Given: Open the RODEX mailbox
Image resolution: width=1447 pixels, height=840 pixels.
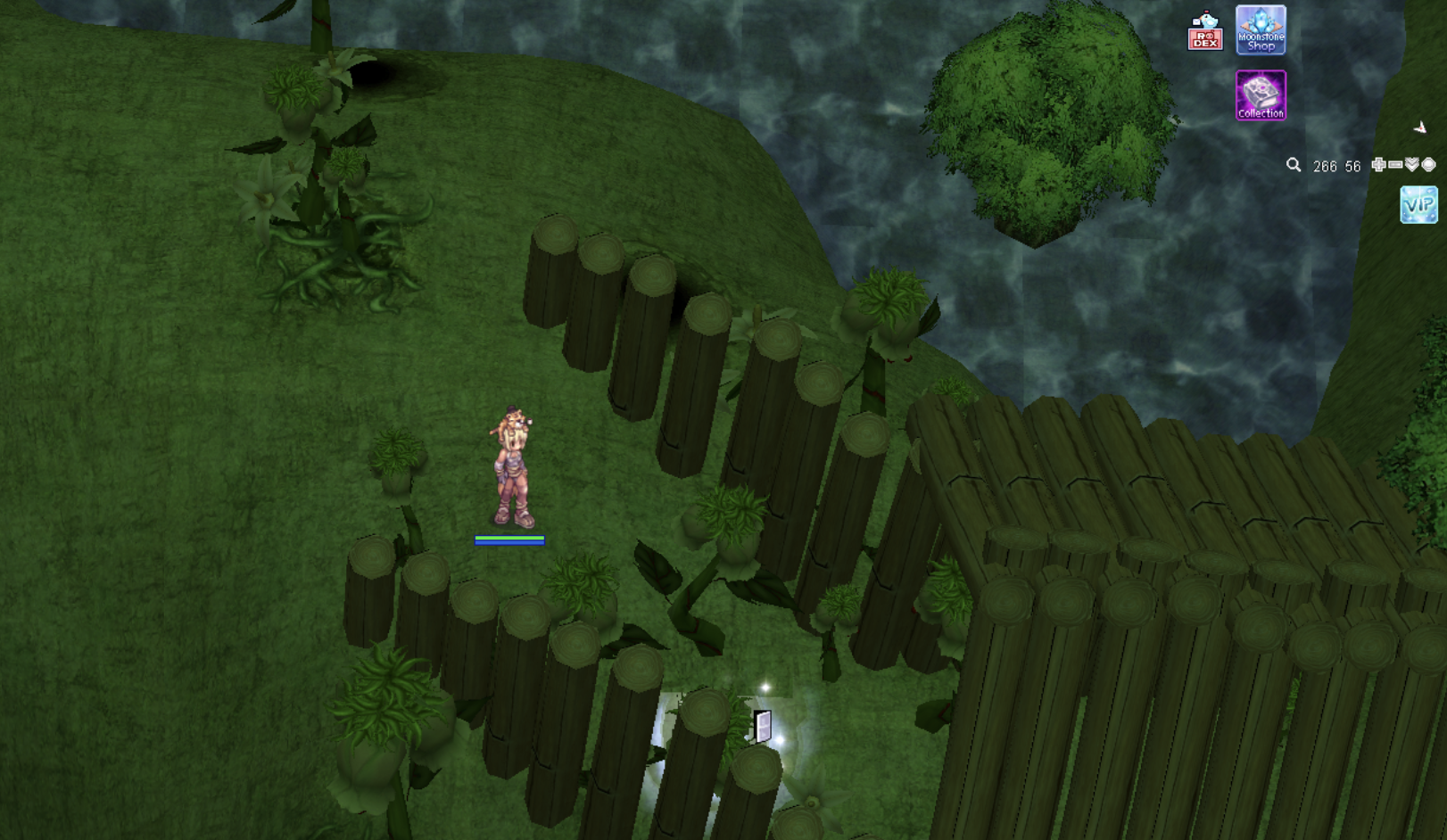Looking at the screenshot, I should pyautogui.click(x=1204, y=31).
